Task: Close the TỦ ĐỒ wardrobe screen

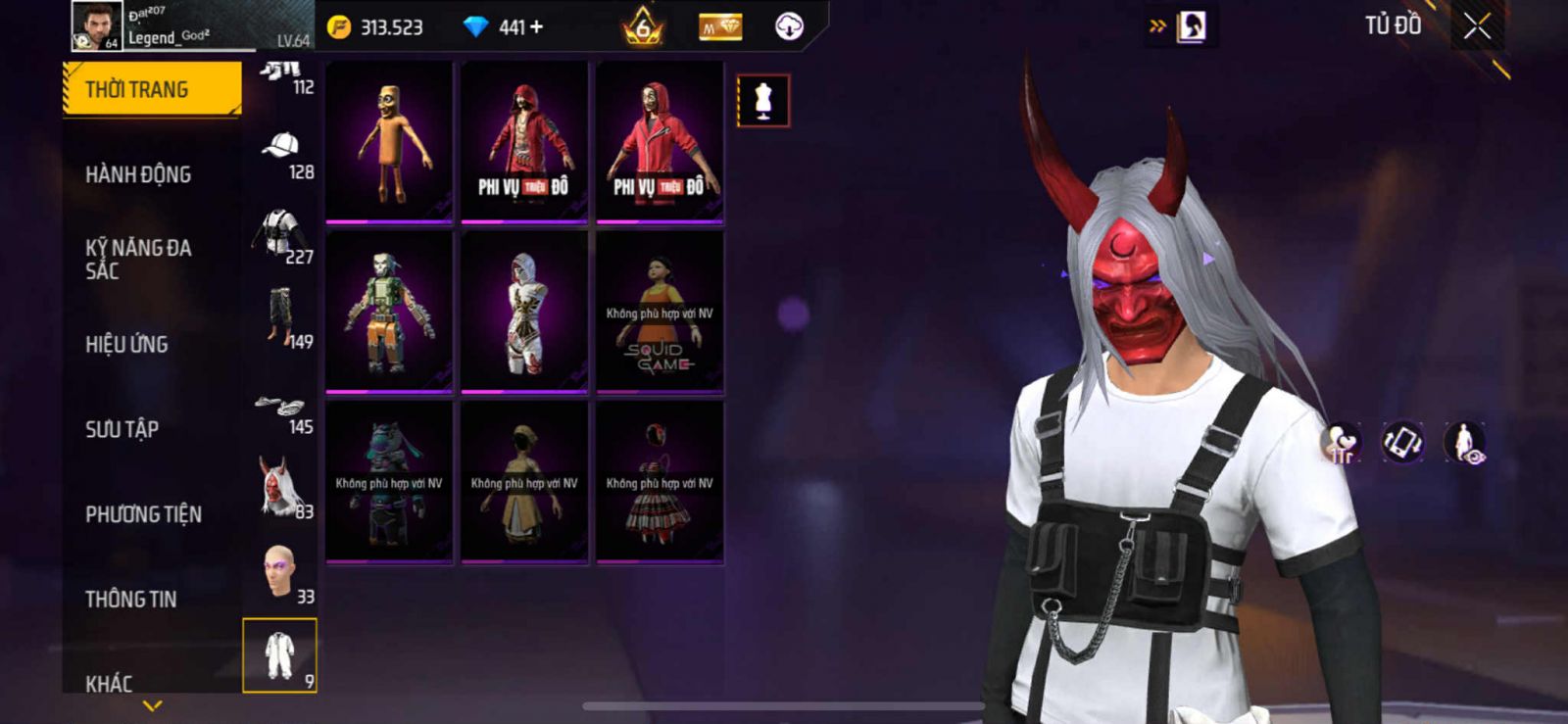Action: point(1477,26)
